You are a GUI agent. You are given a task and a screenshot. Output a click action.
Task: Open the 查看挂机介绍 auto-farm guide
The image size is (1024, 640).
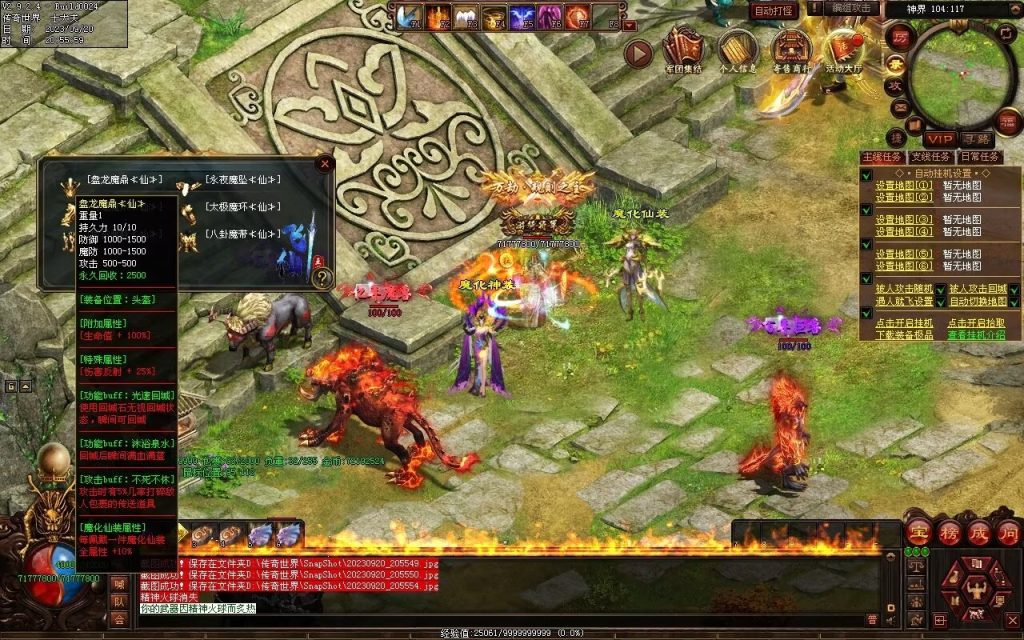tap(976, 334)
